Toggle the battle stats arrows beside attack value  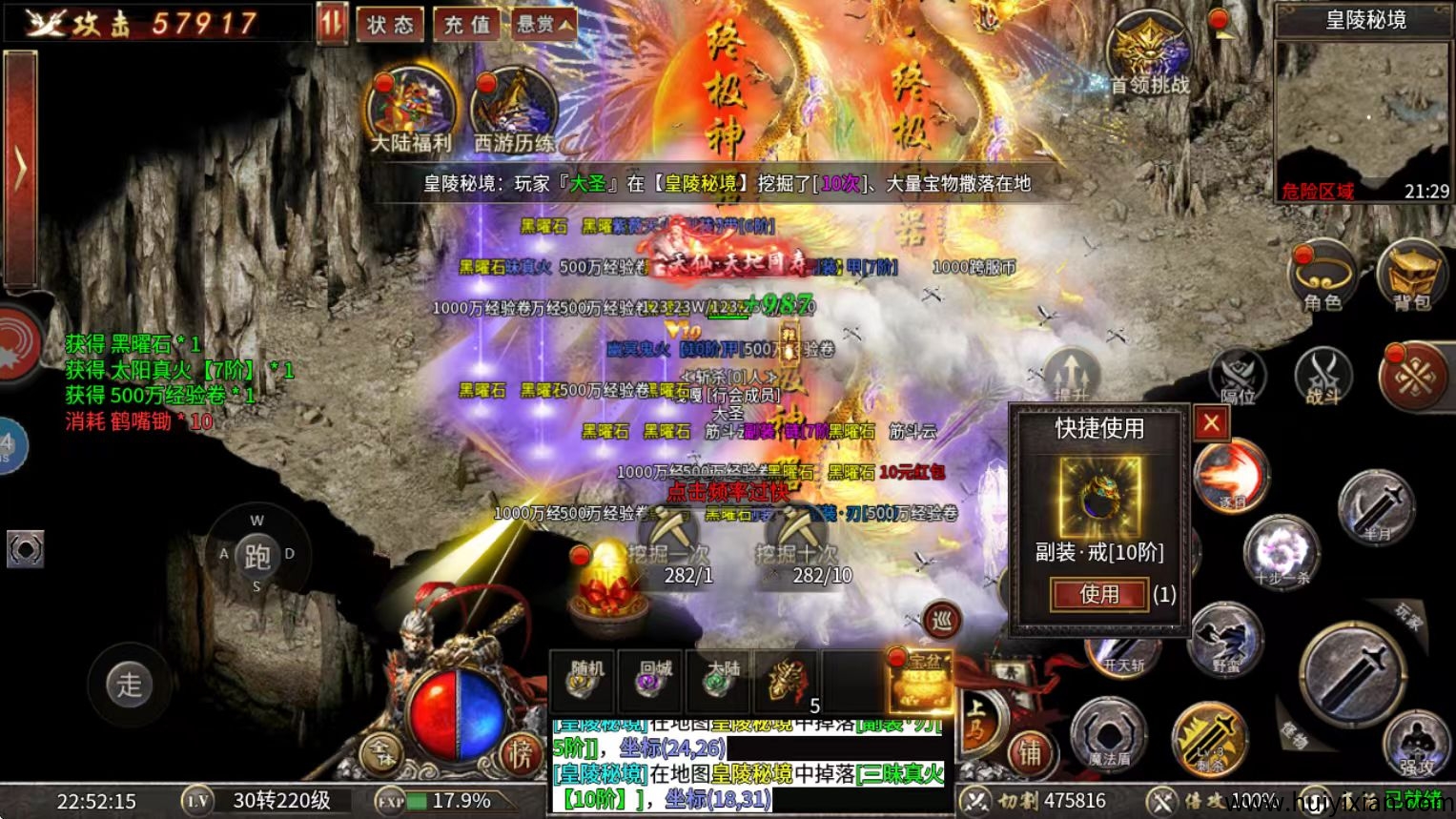tap(332, 24)
